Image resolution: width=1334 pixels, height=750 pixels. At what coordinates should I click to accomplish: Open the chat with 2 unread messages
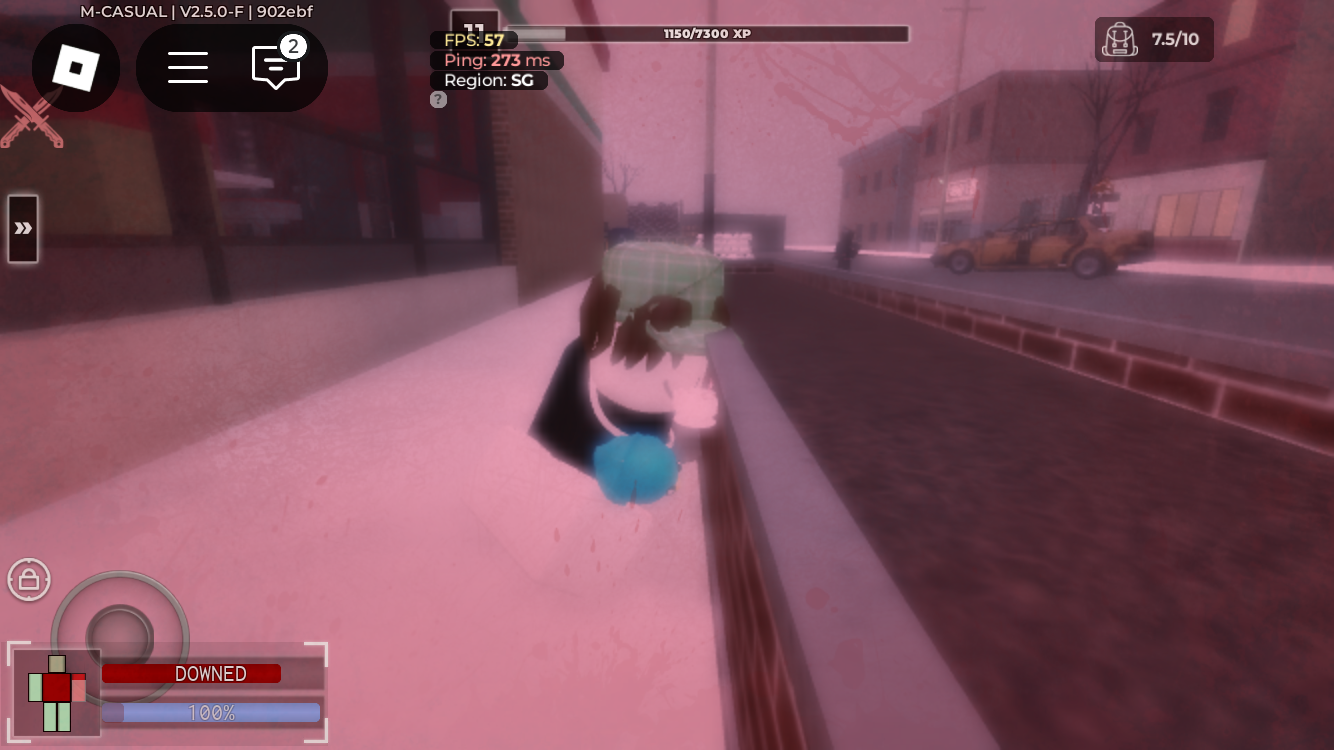pos(276,67)
